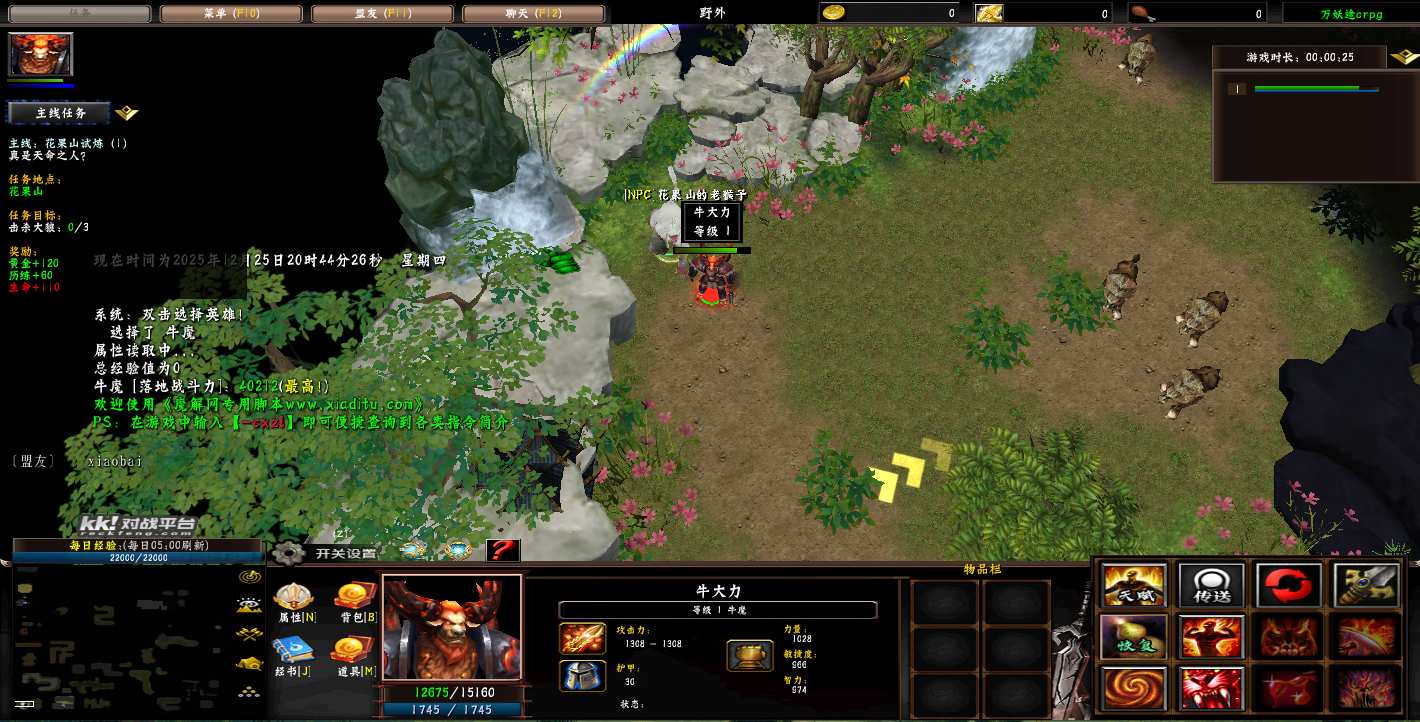The width and height of the screenshot is (1420, 722).
Task: Activate the 天赋 talent ability
Action: (x=1134, y=585)
